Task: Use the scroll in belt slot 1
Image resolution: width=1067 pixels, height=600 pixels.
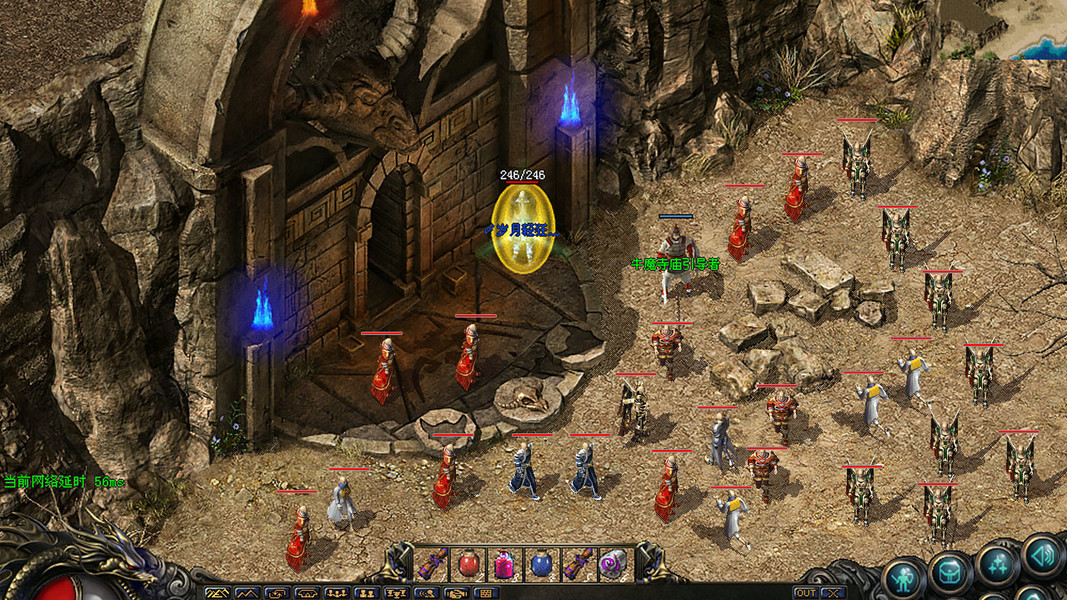Action: click(432, 565)
